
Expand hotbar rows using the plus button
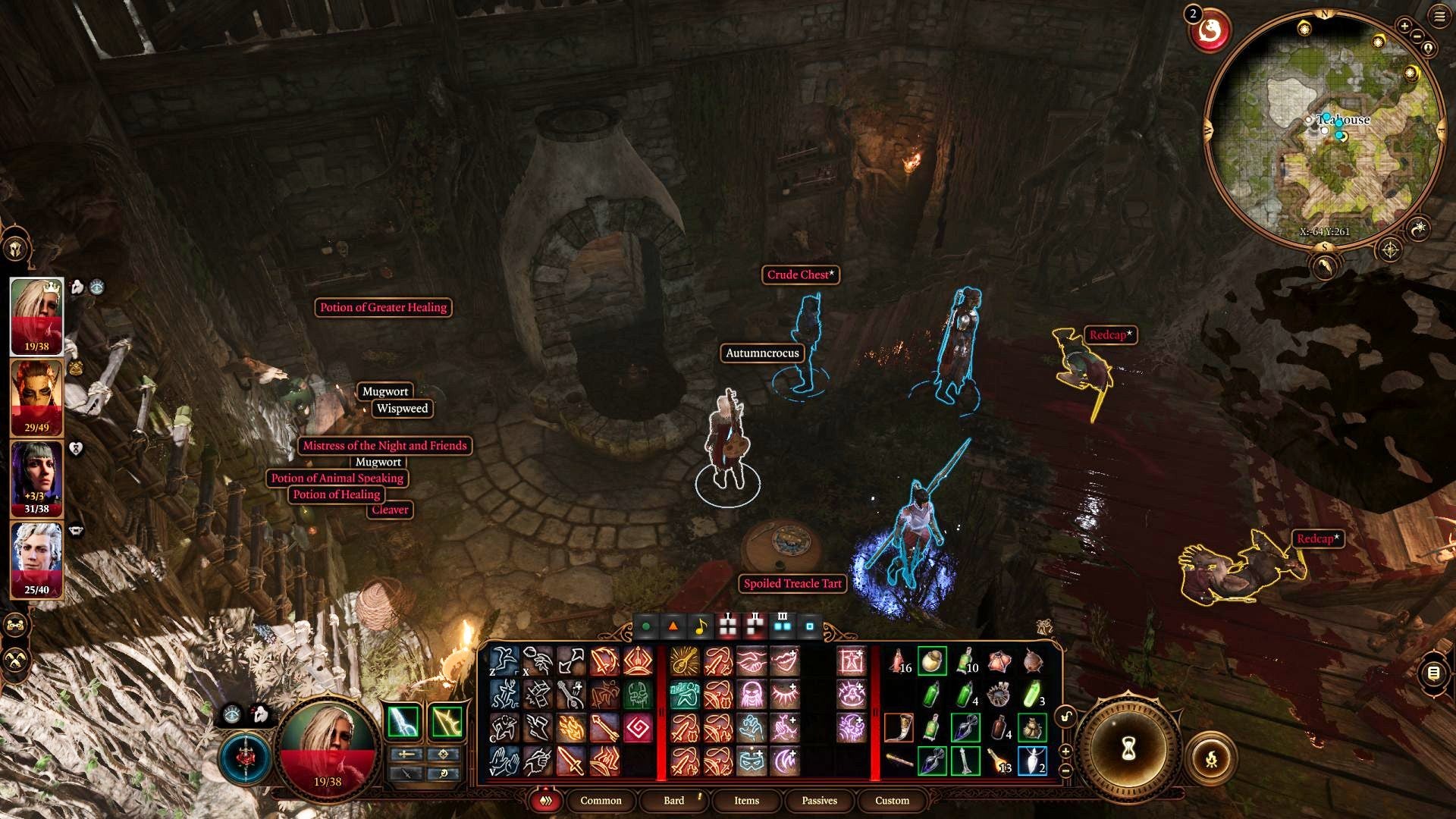pos(1065,751)
